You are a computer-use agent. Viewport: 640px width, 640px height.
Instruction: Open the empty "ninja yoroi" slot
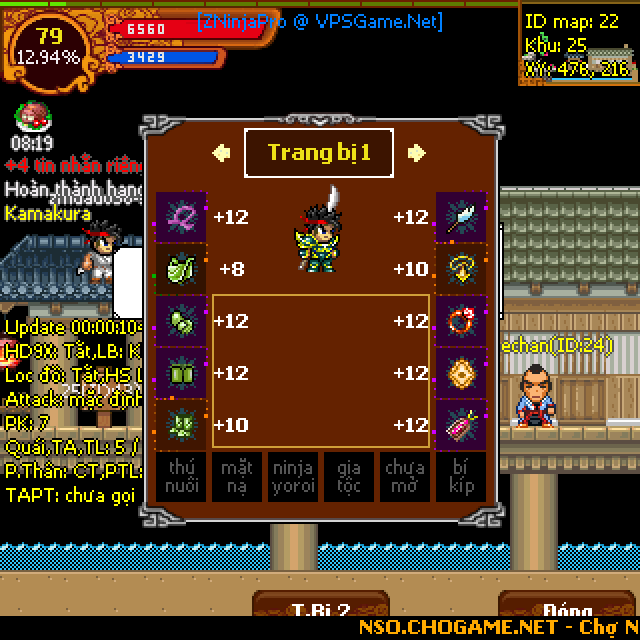coord(293,476)
